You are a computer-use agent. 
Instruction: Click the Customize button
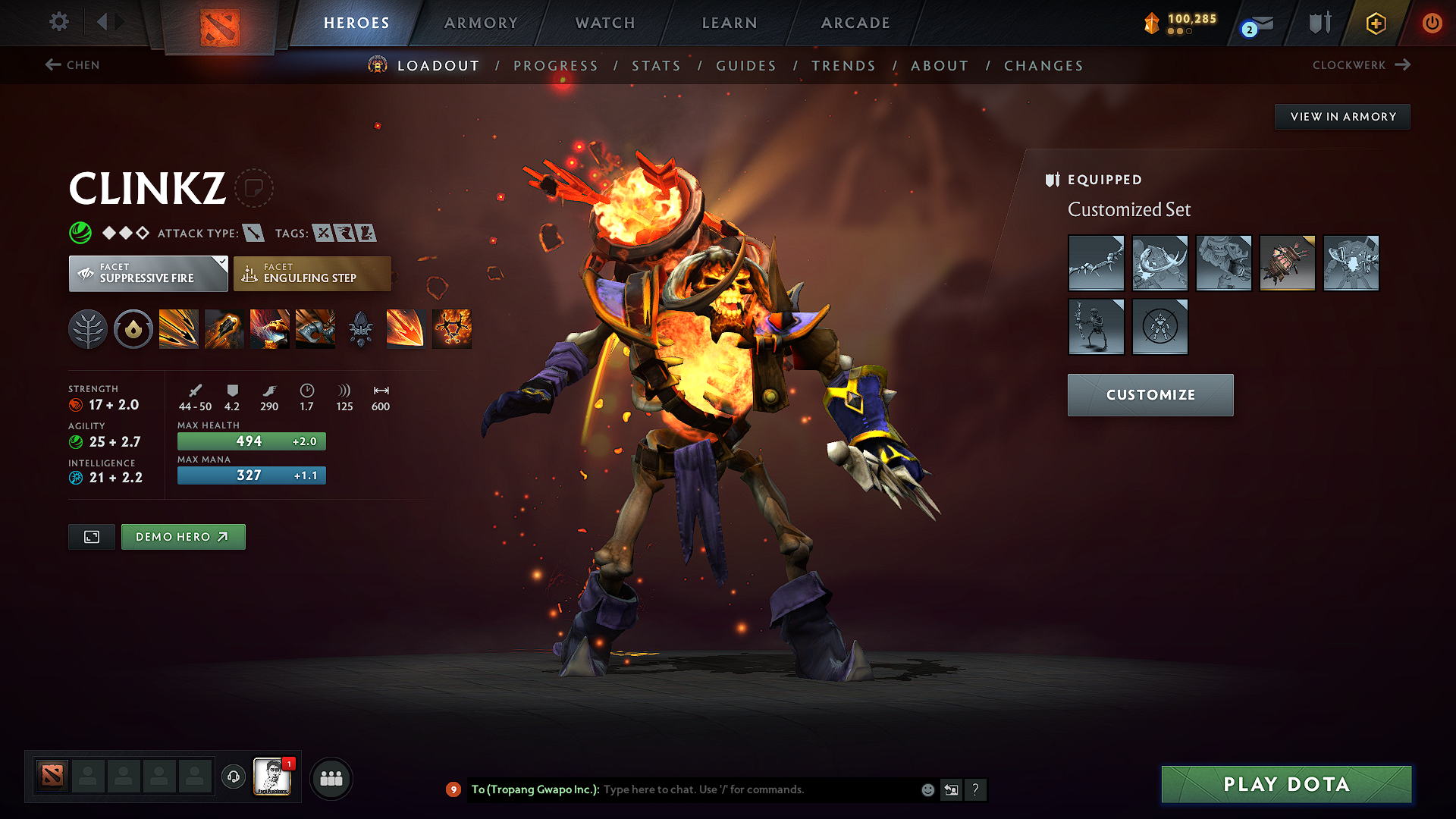click(x=1150, y=394)
